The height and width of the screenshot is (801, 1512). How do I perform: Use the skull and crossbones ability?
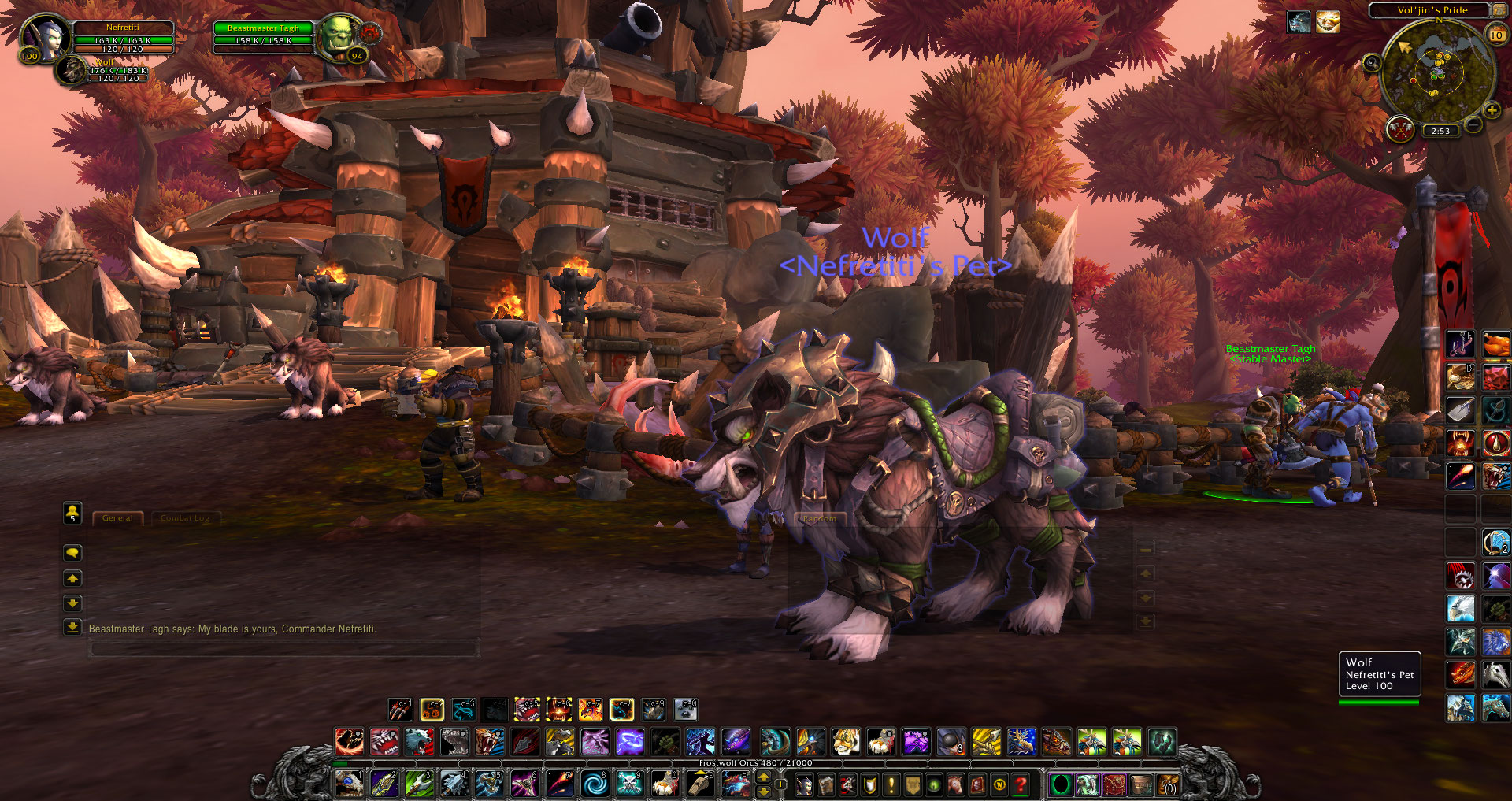tap(629, 784)
